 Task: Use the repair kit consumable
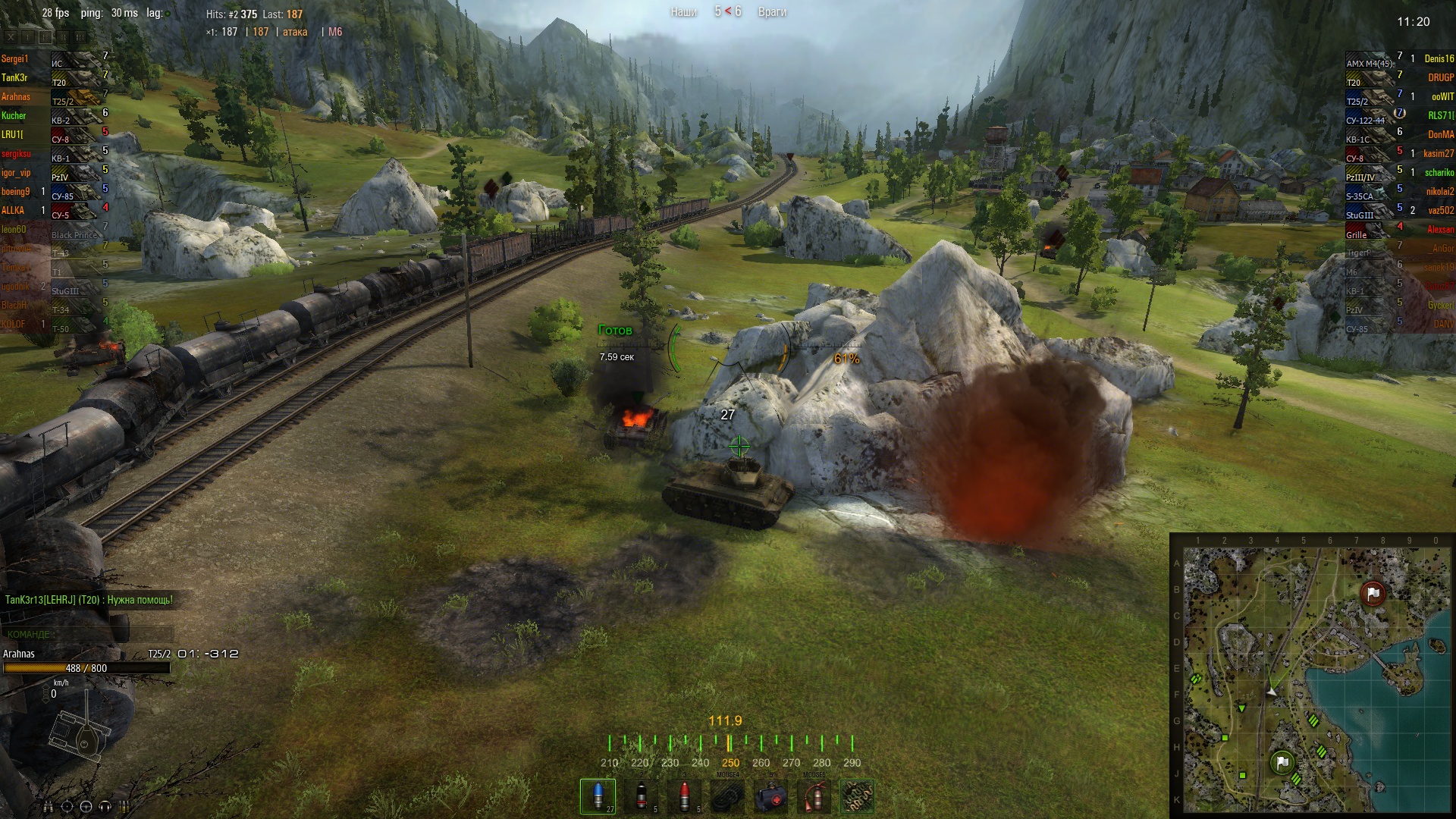728,796
